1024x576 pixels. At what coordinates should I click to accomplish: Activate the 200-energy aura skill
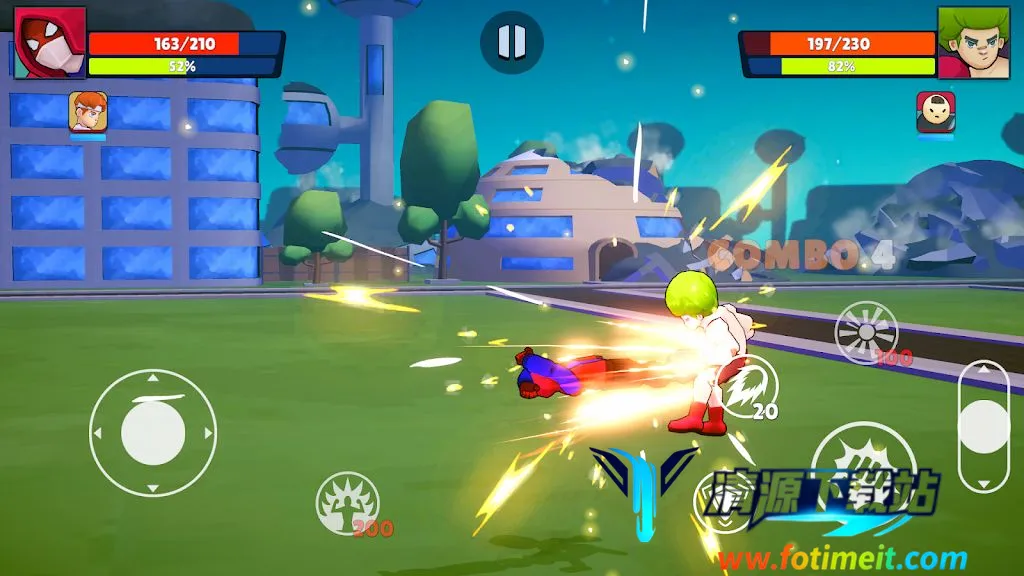pos(347,502)
